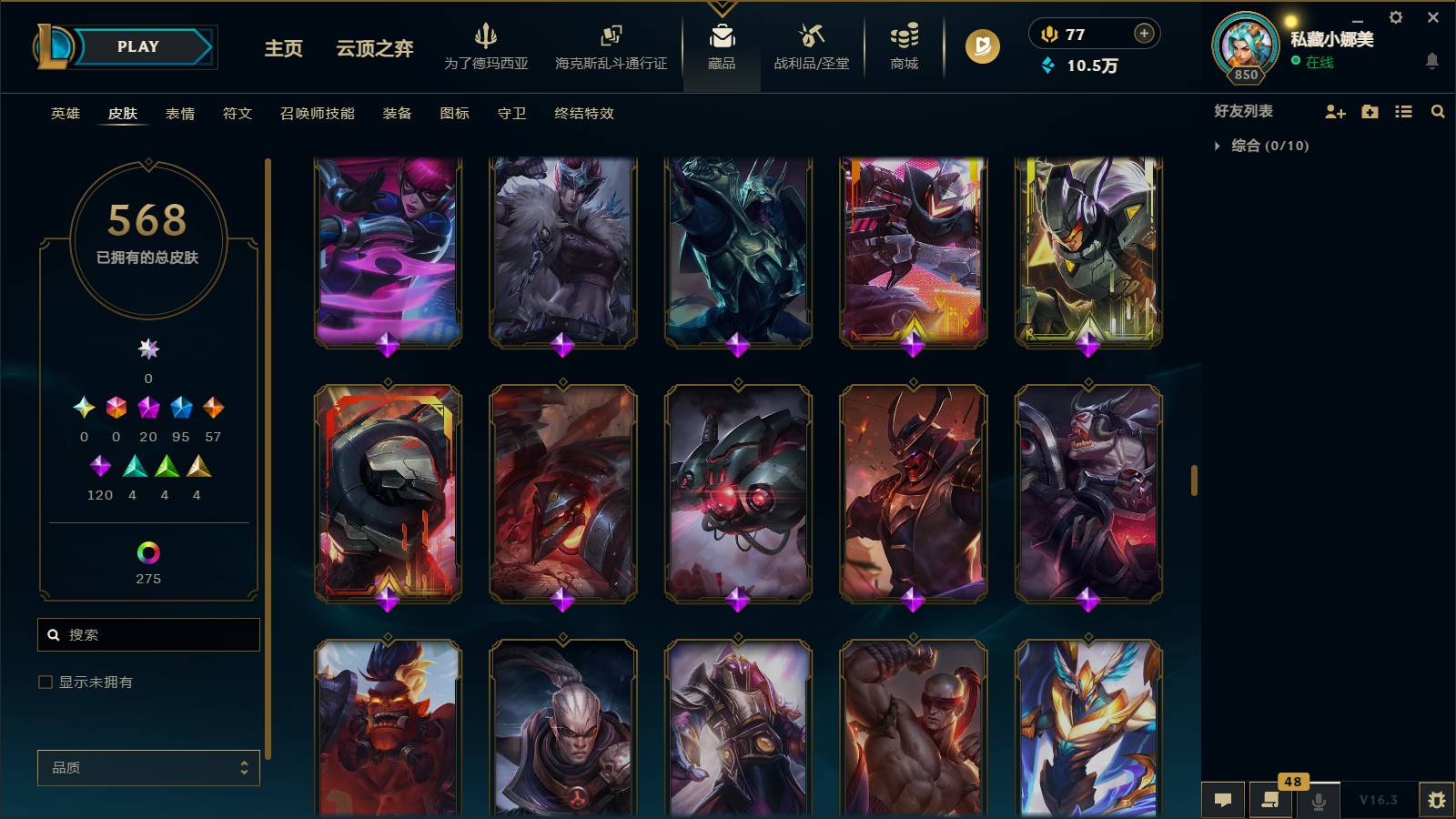Click the 搜索 skin search field
The width and height of the screenshot is (1456, 819).
pos(148,634)
